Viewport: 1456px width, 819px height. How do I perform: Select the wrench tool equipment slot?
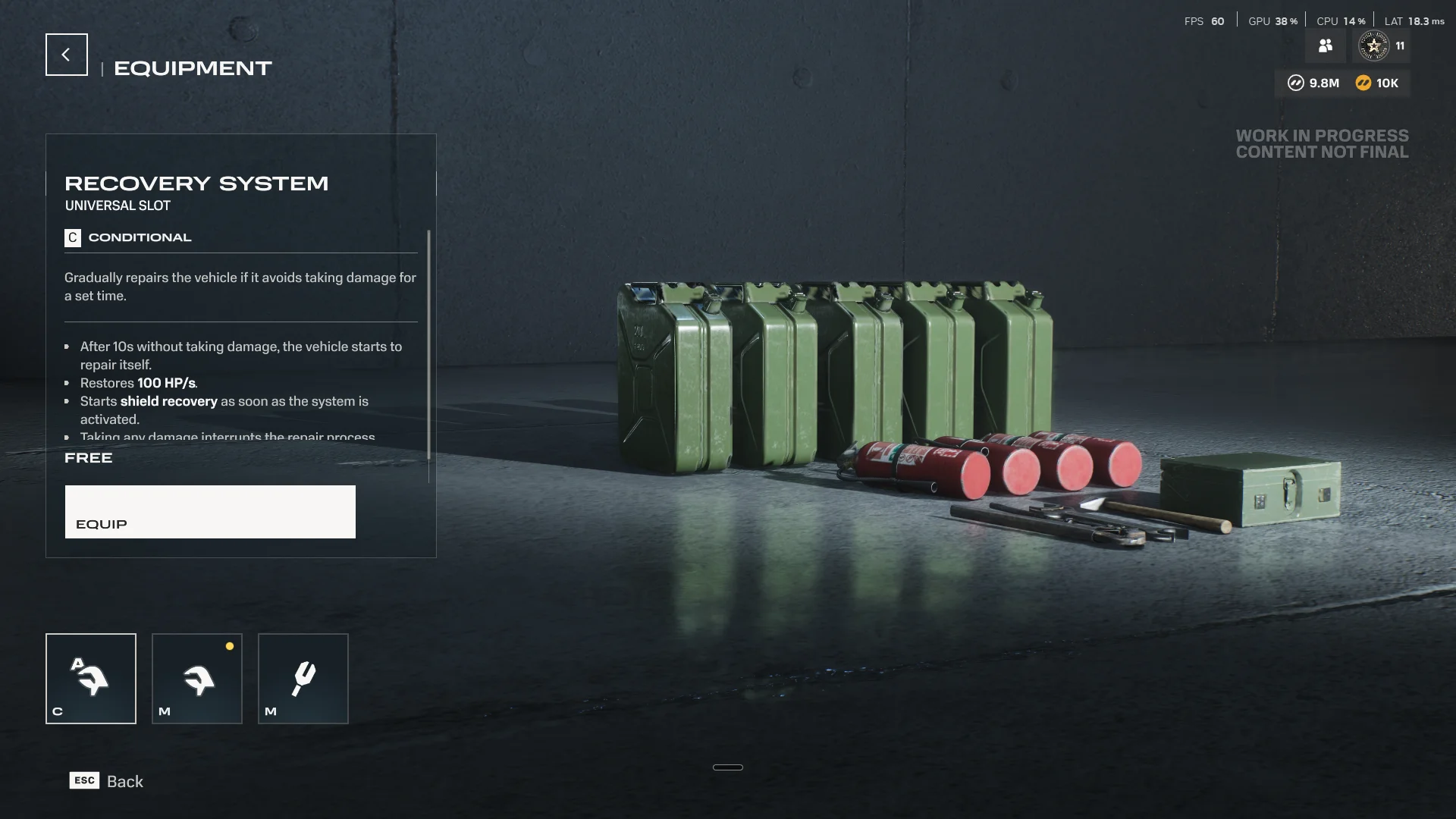[x=303, y=678]
